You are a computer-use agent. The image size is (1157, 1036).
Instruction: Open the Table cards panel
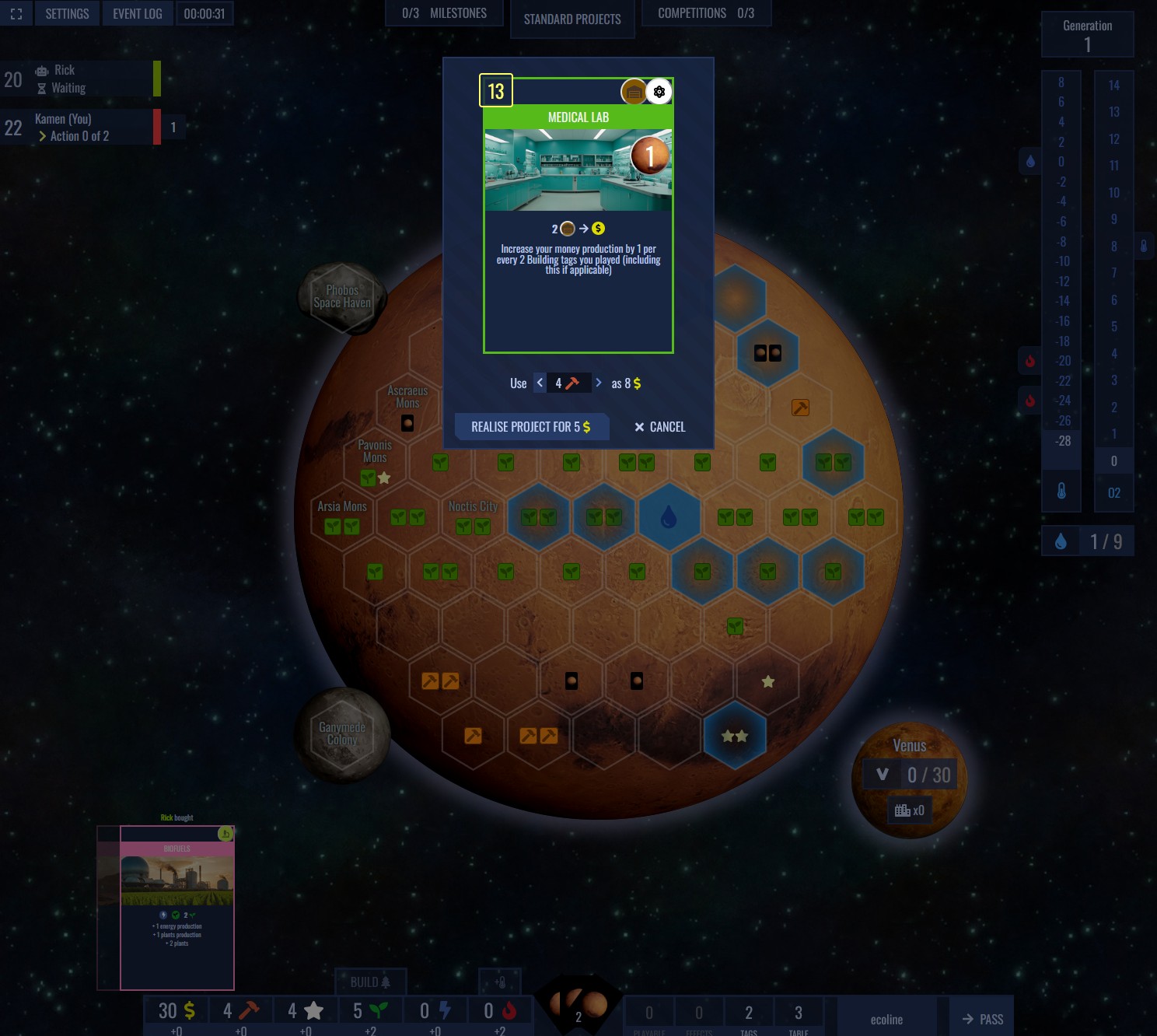tap(799, 1016)
